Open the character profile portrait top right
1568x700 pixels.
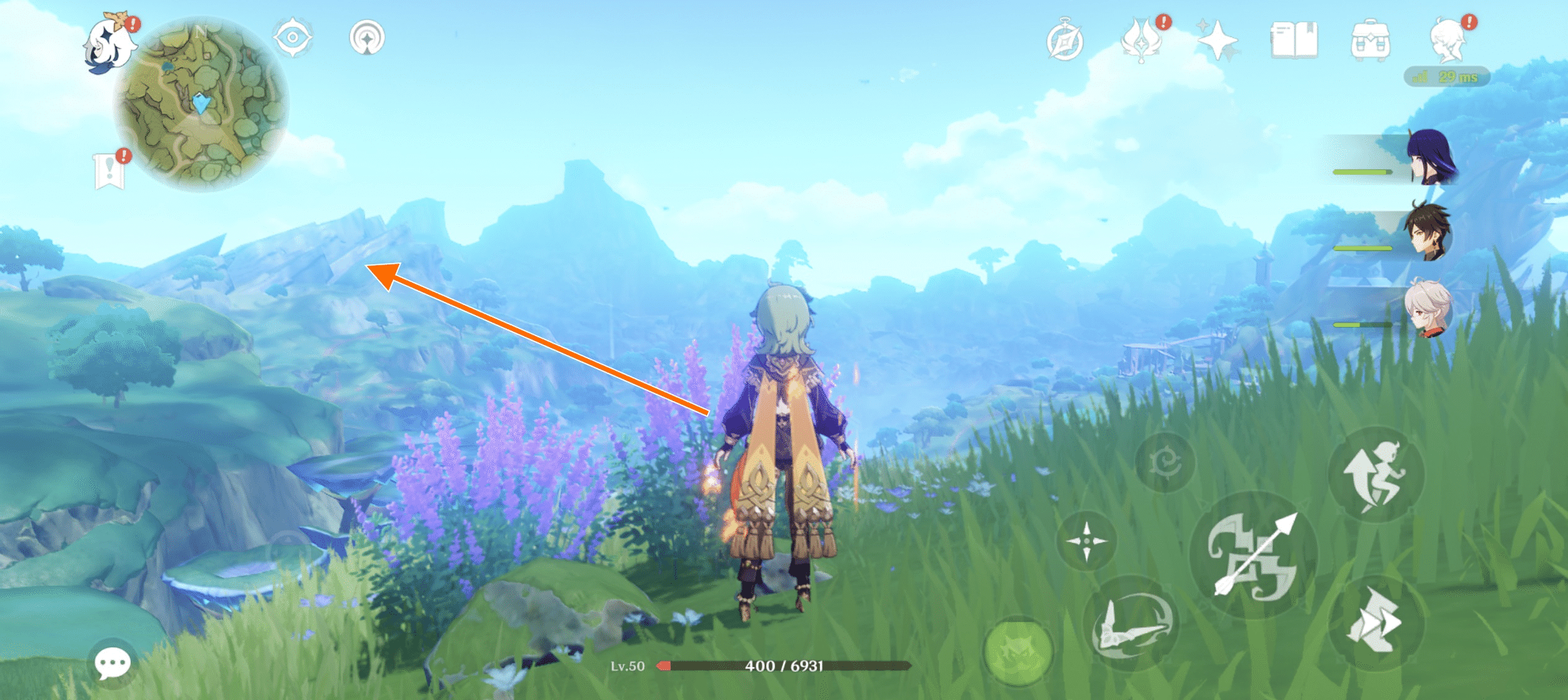point(1452,42)
